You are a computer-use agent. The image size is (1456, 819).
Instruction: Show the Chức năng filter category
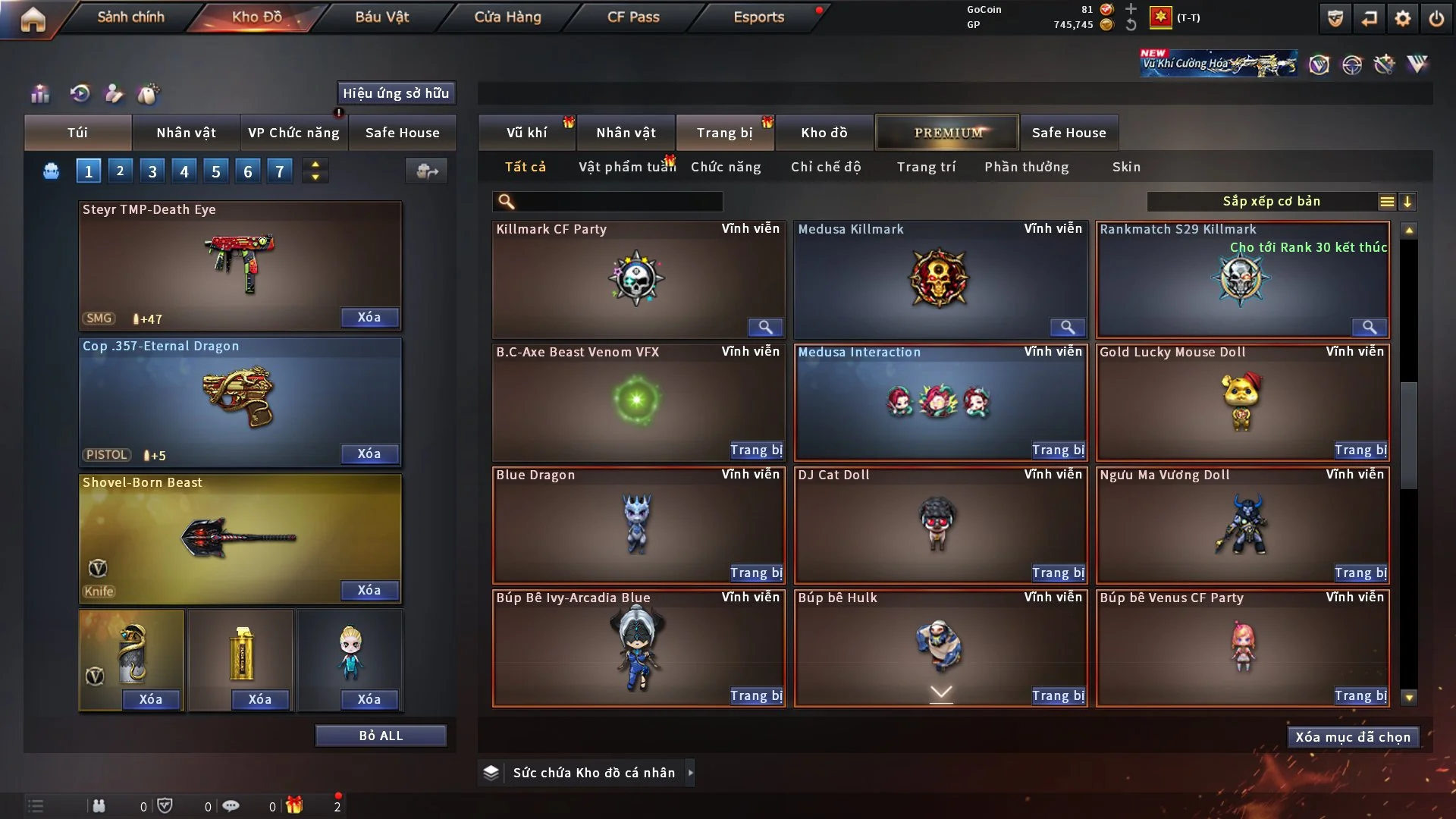[726, 167]
